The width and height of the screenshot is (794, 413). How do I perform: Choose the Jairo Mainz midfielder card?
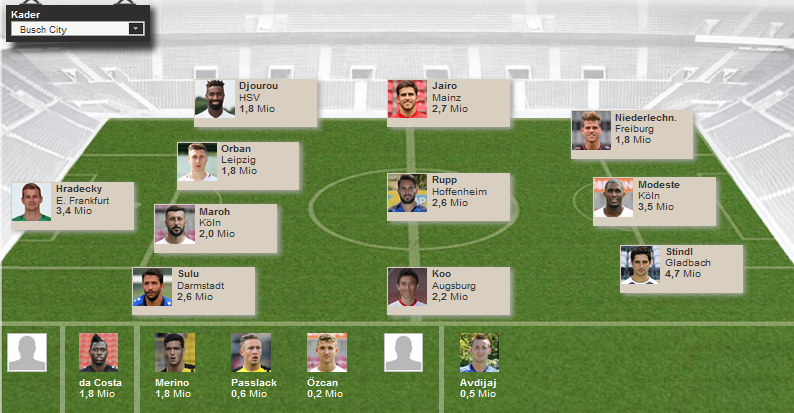pyautogui.click(x=448, y=99)
